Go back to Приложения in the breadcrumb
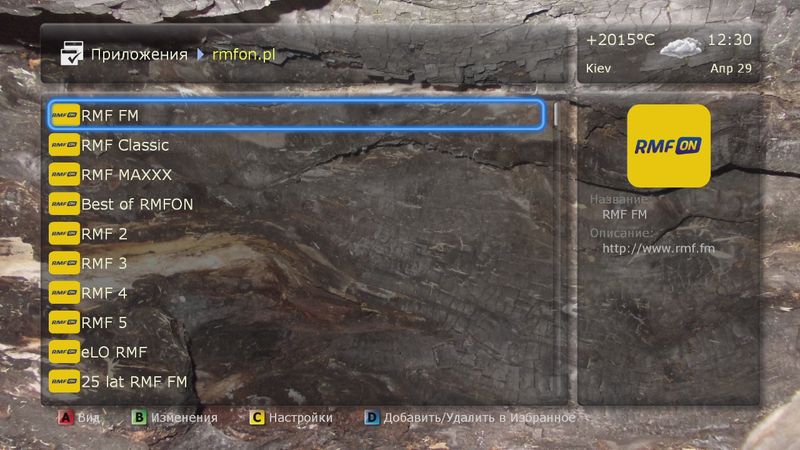This screenshot has height=450, width=800. click(139, 54)
